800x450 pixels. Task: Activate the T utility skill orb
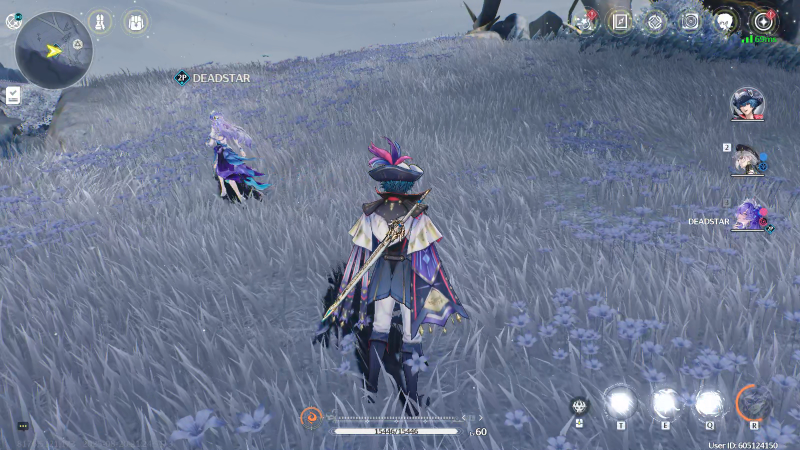coord(620,402)
